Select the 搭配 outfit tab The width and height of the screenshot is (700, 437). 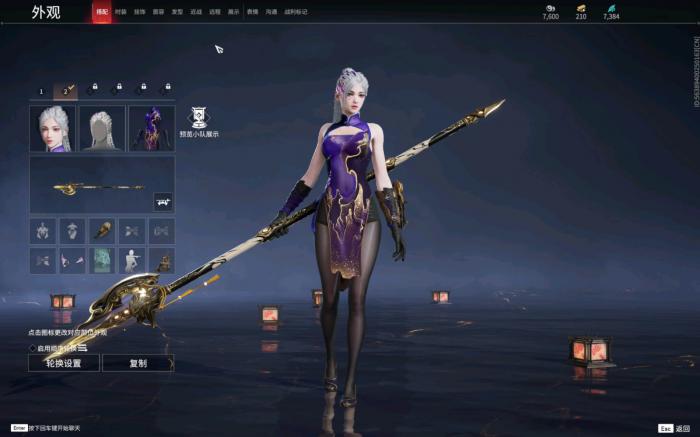pos(102,12)
